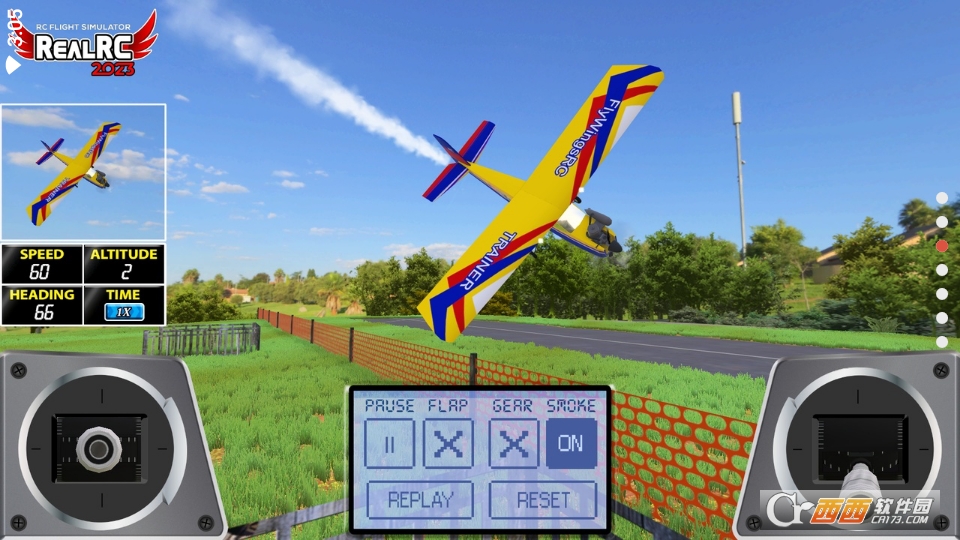Click the plane camera preview thumbnail
The image size is (960, 540).
click(83, 172)
